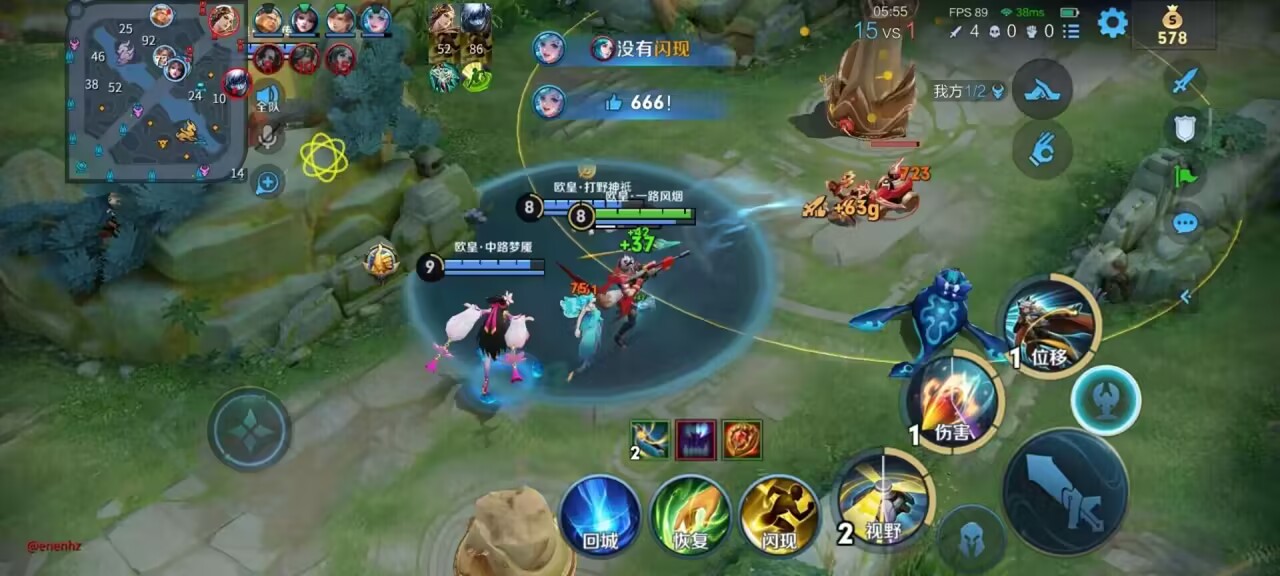1280x576 pixels.
Task: Send the green flag gather signal
Action: pos(1185,175)
